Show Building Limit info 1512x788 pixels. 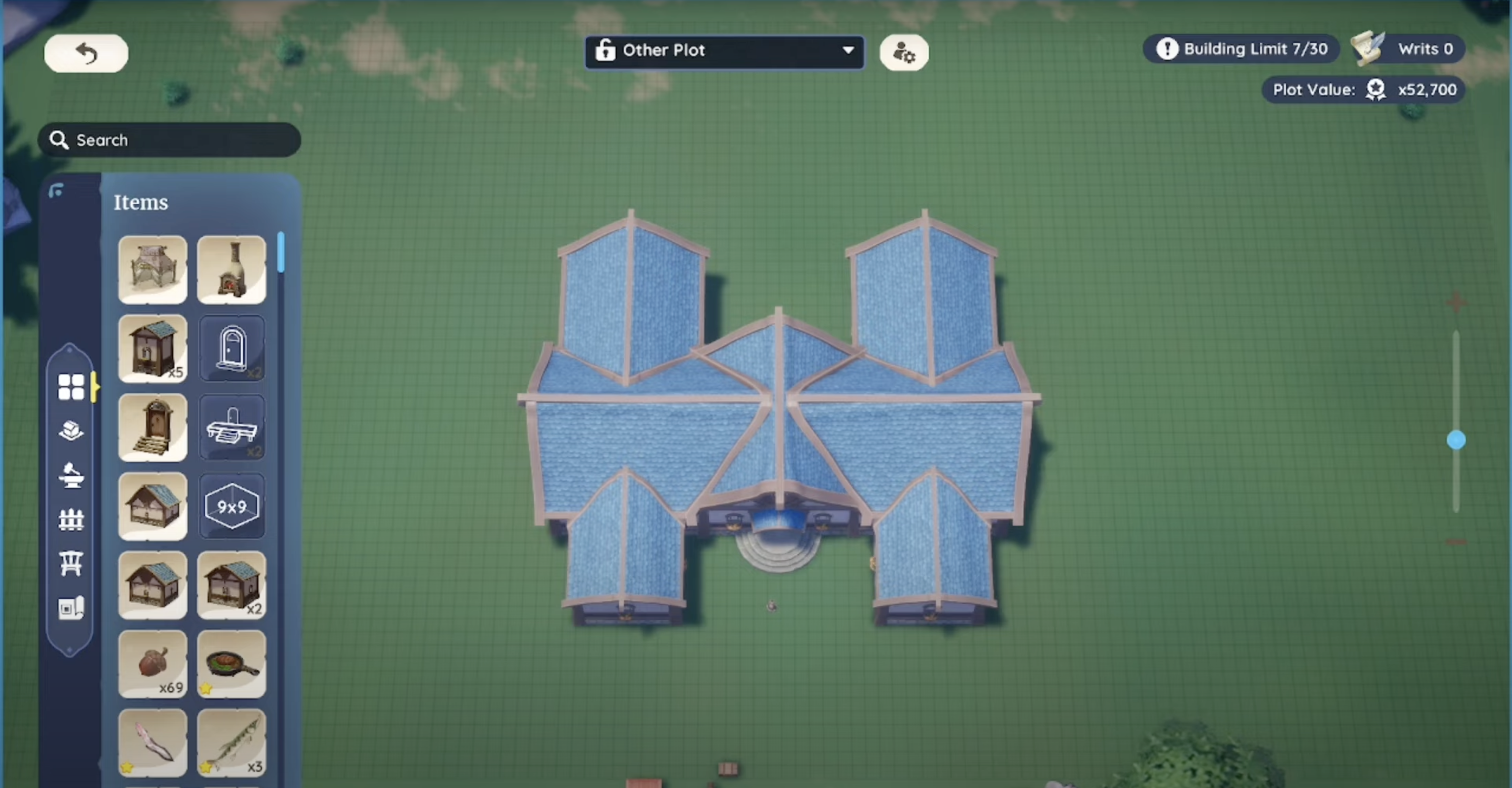point(1241,49)
